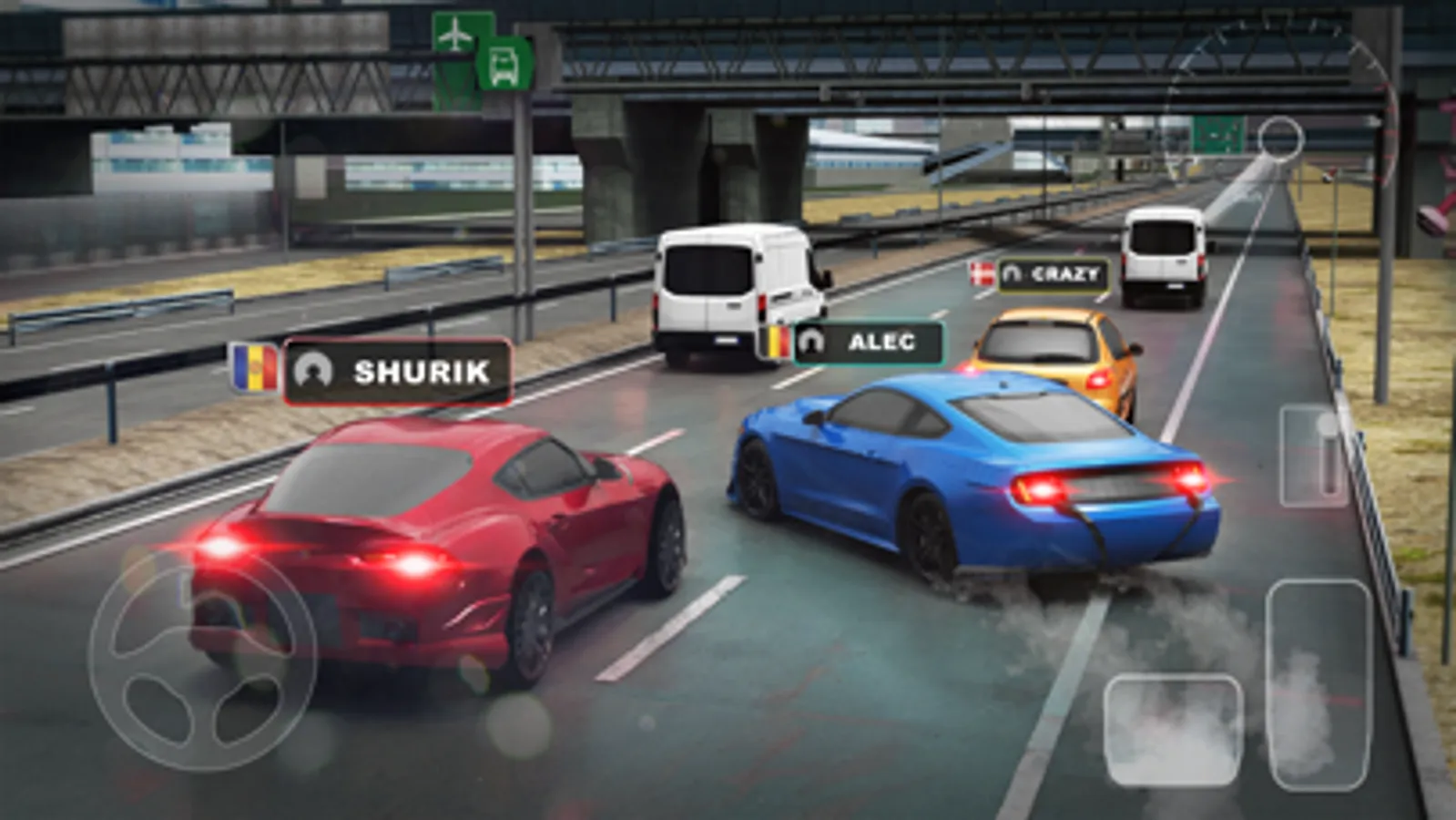Tap CRAZY's avatar icon

click(1013, 272)
